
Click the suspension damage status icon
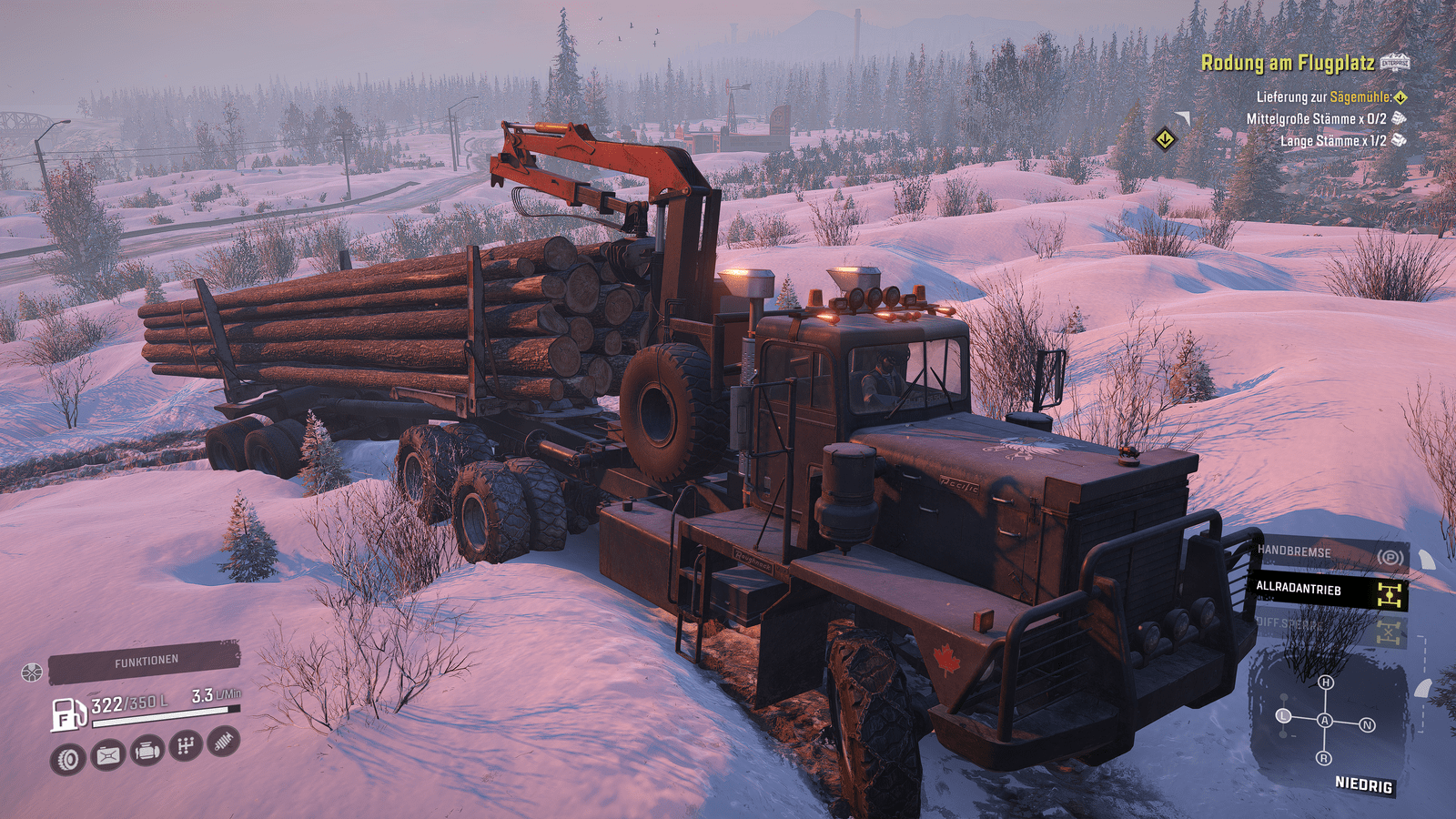[223, 742]
